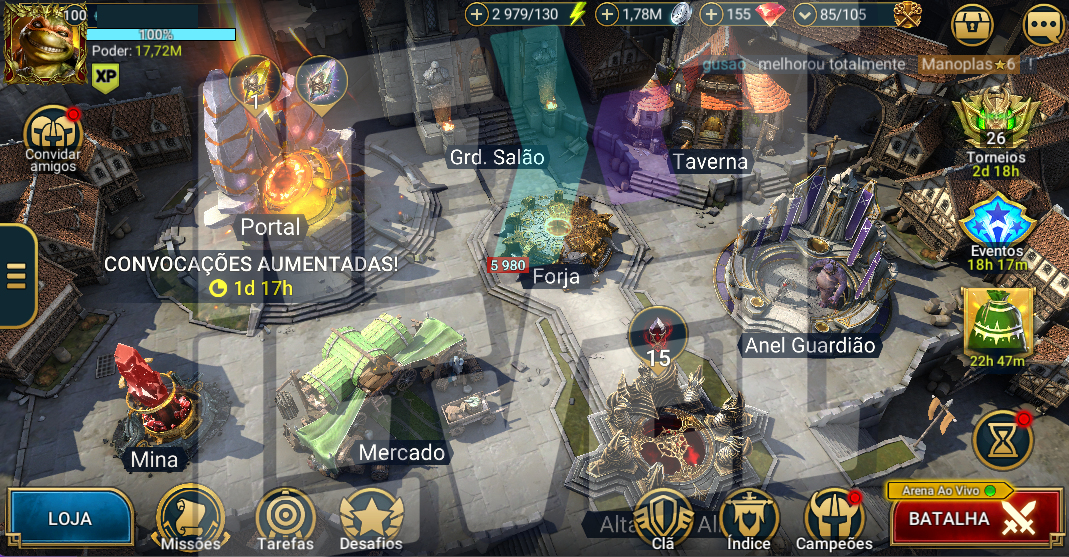Screen dimensions: 1069x557
Task: Open the Loja shop button
Action: click(69, 519)
